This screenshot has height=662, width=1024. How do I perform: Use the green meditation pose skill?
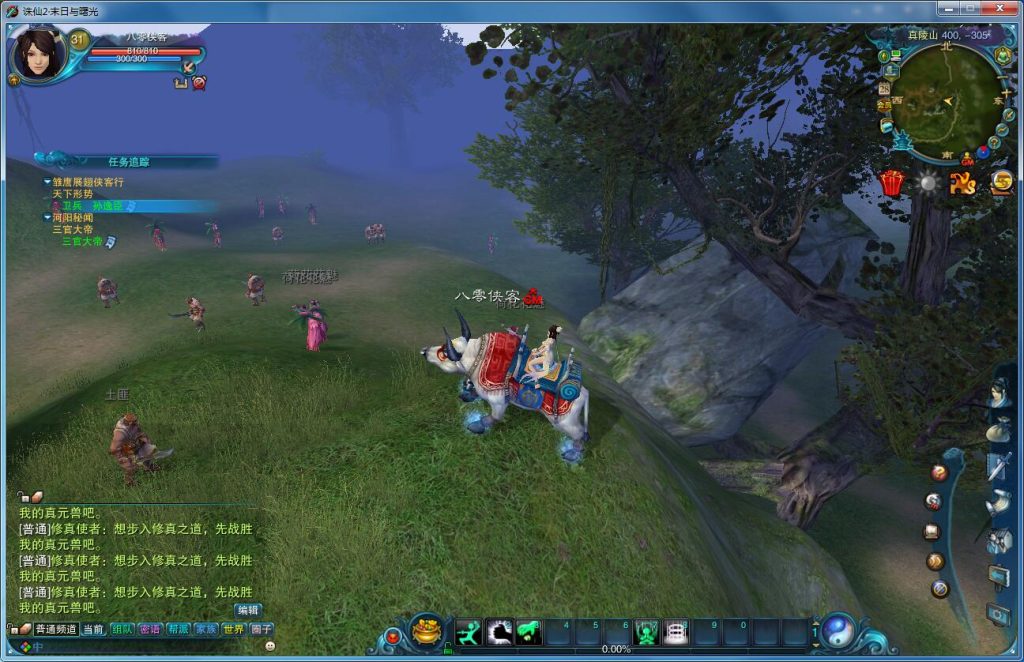tap(648, 632)
